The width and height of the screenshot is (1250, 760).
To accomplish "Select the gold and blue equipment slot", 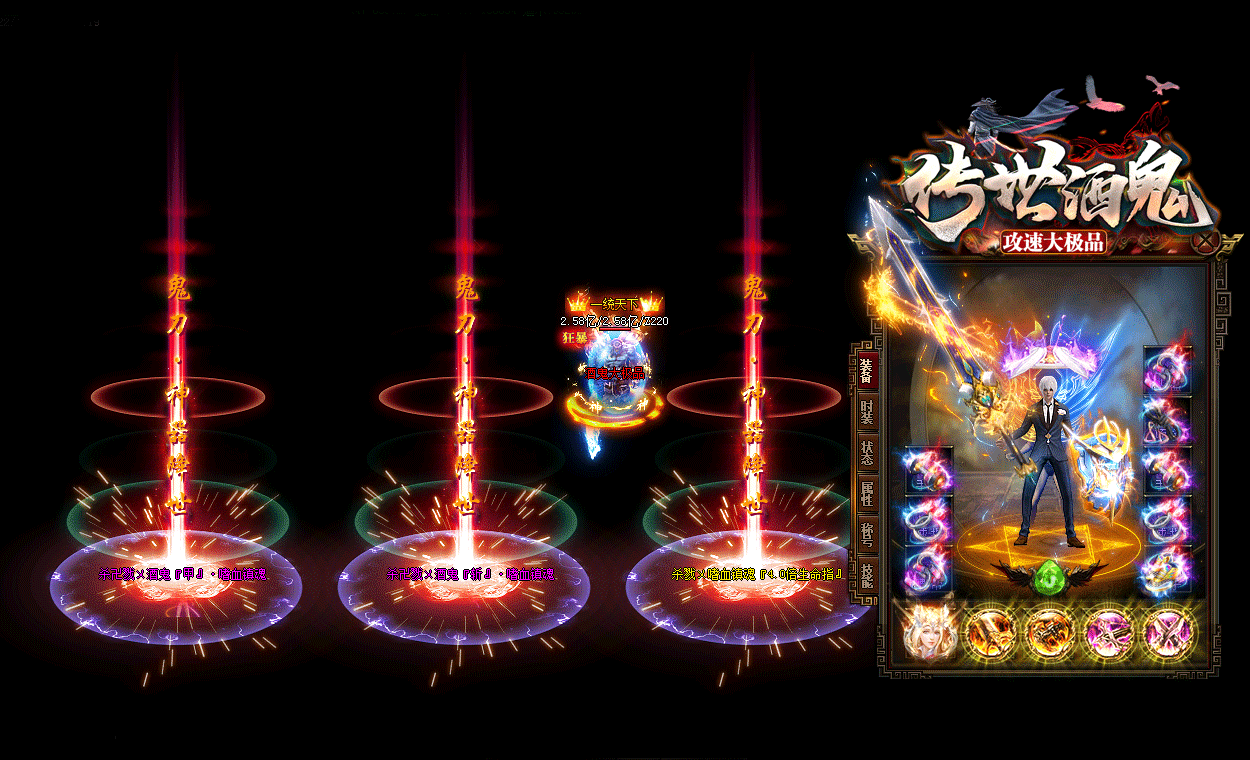I will (x=1167, y=571).
